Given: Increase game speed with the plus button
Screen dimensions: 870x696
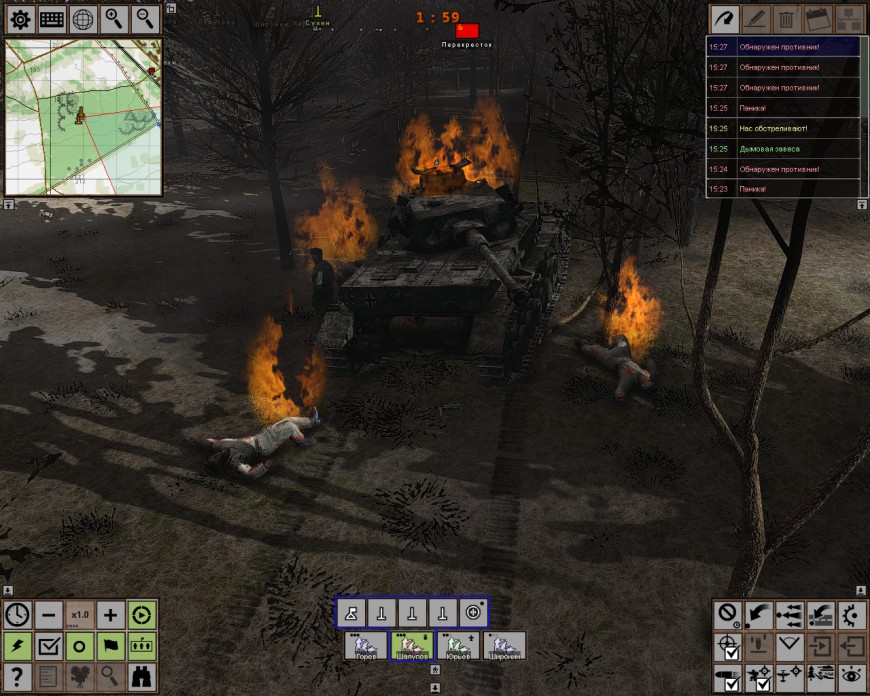Looking at the screenshot, I should point(110,614).
